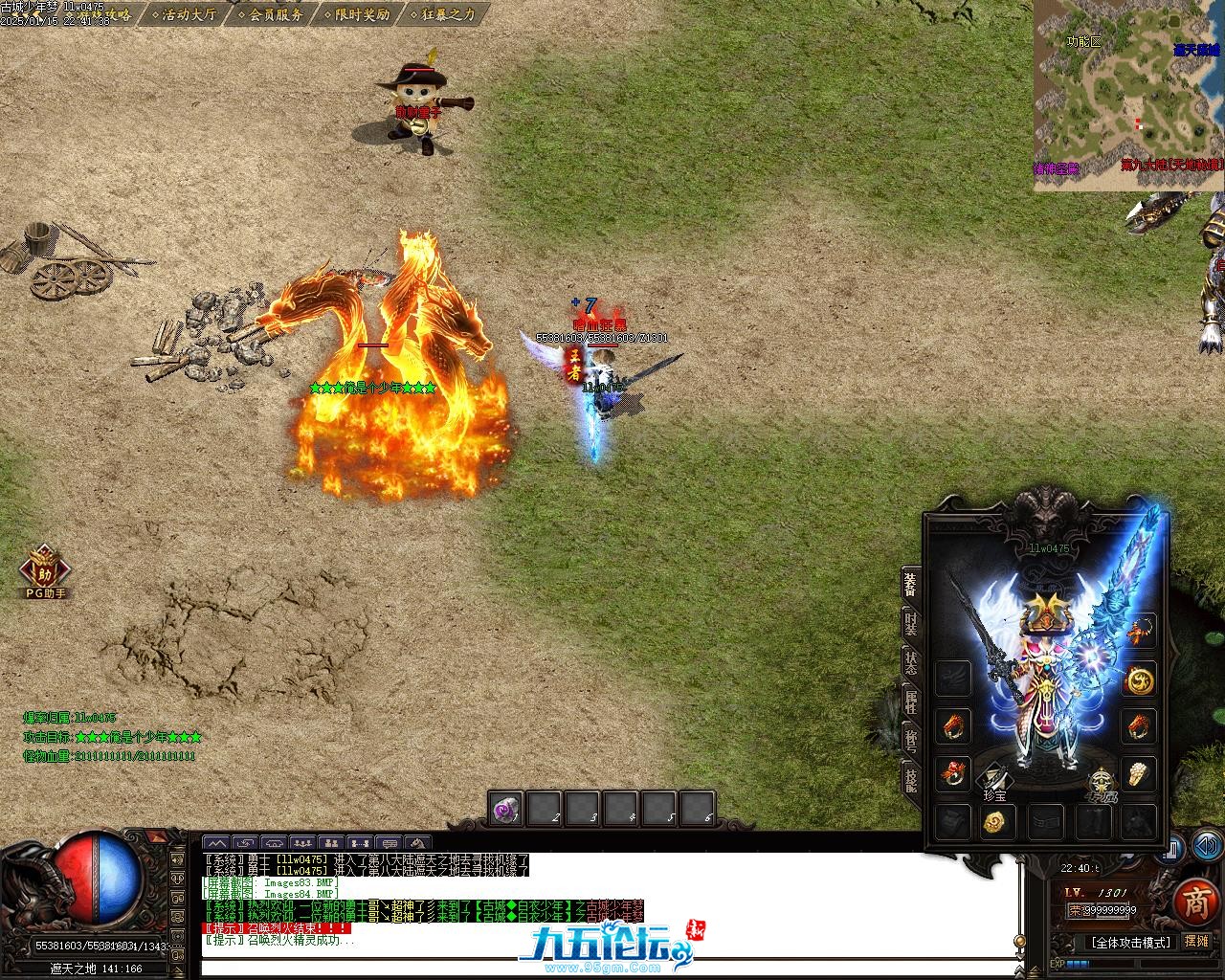Open the 活动大厅 activity hall menu
The width and height of the screenshot is (1225, 980).
tap(188, 14)
